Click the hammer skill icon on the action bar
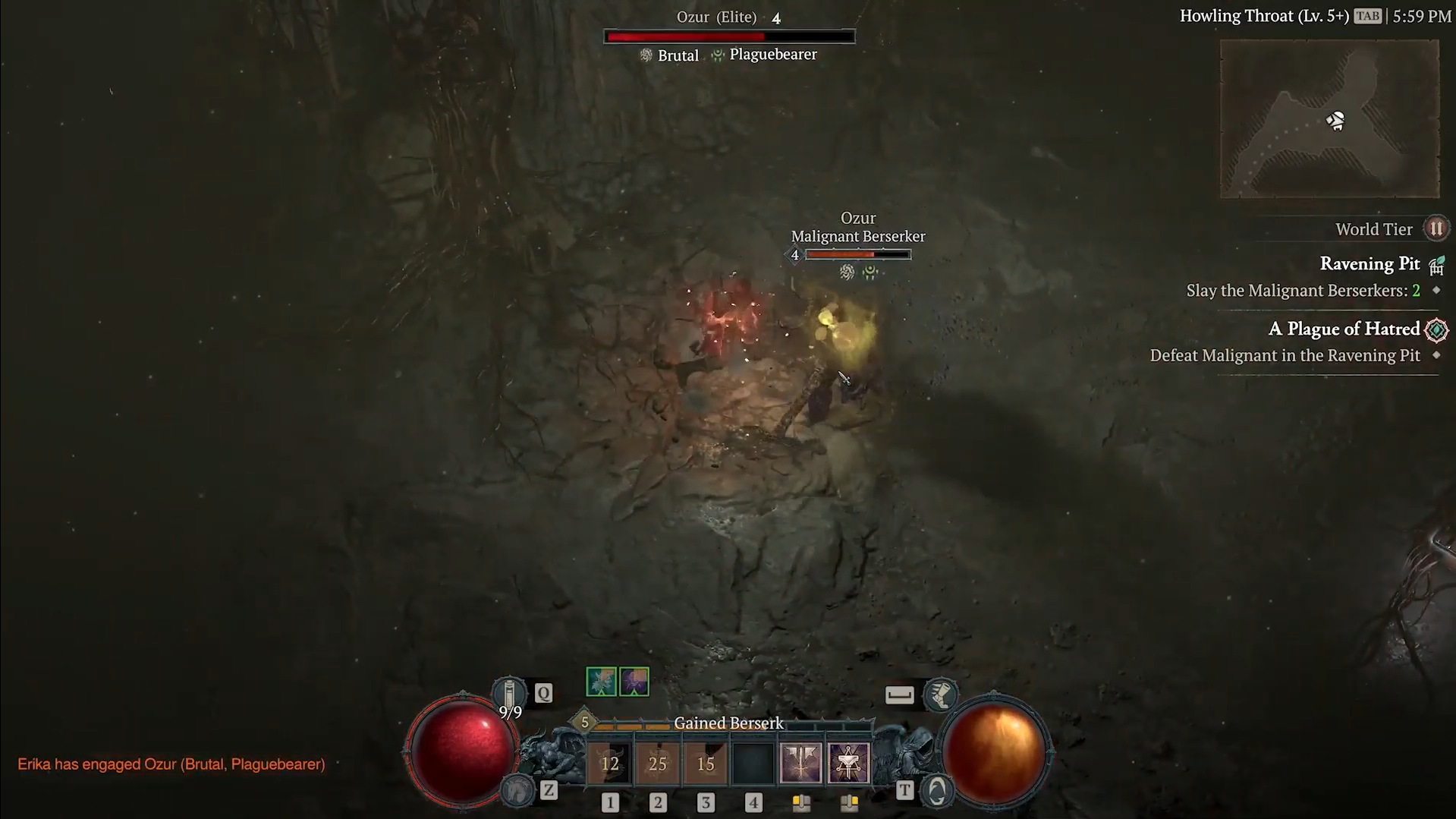 tap(850, 762)
